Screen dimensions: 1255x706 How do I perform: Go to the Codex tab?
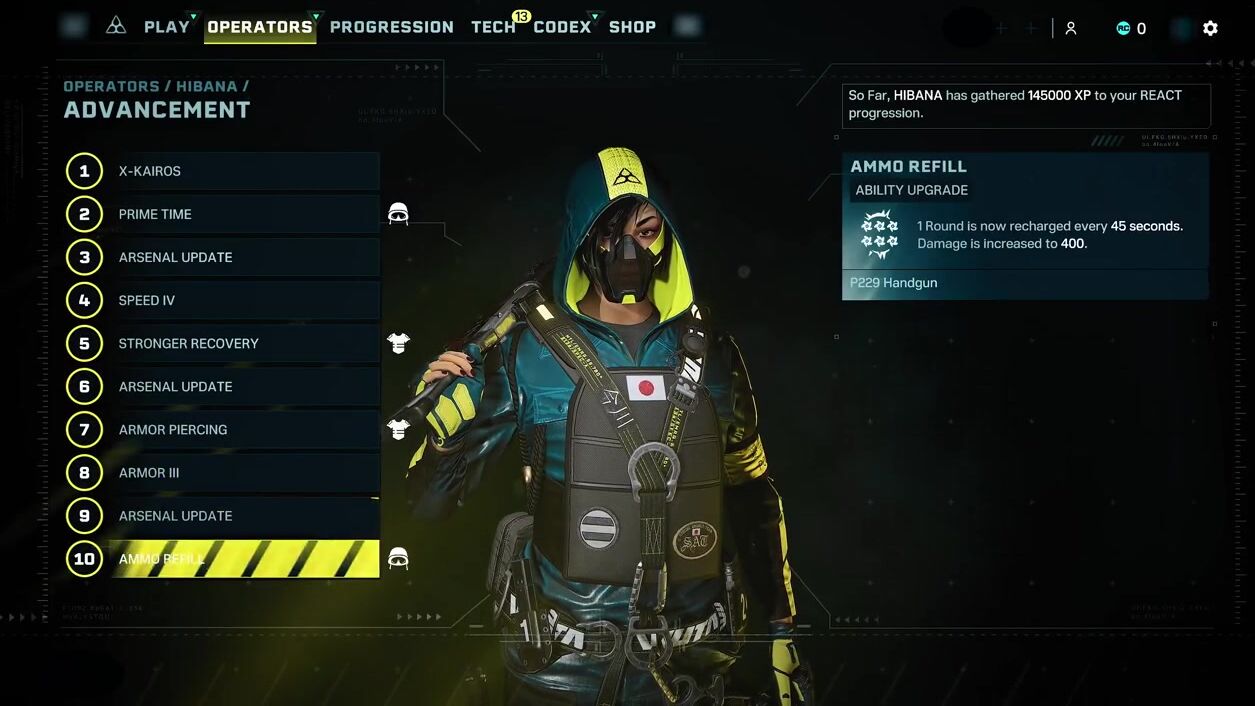(x=562, y=27)
